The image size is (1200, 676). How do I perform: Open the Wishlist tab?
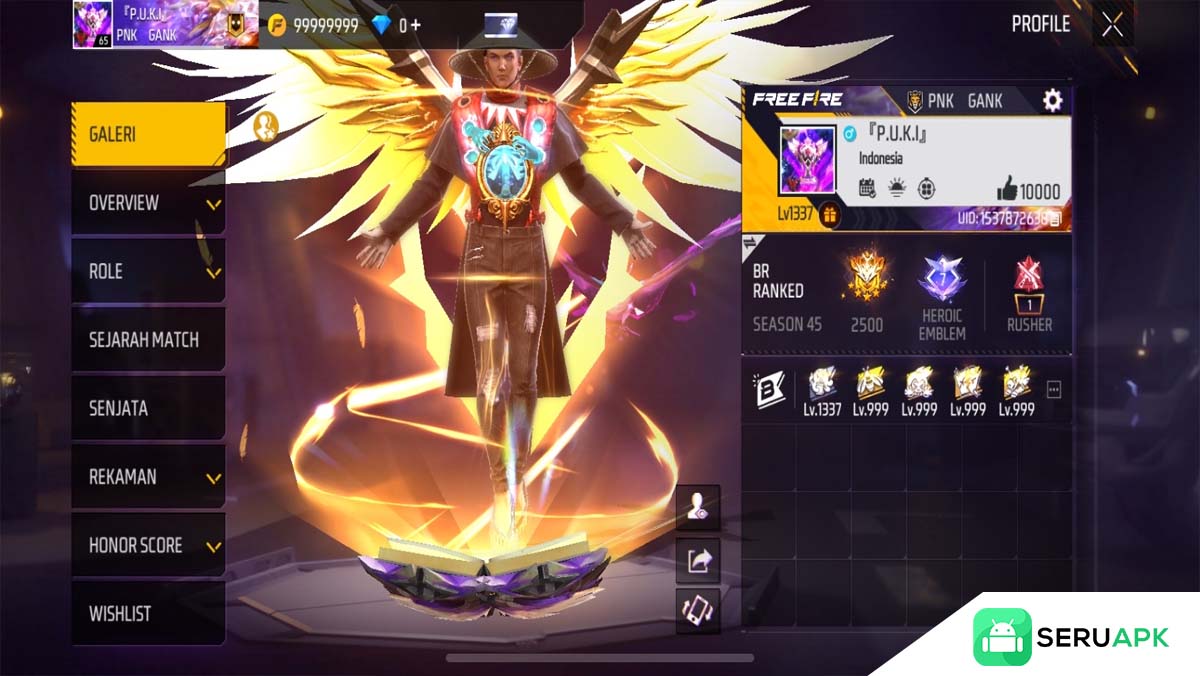click(148, 614)
